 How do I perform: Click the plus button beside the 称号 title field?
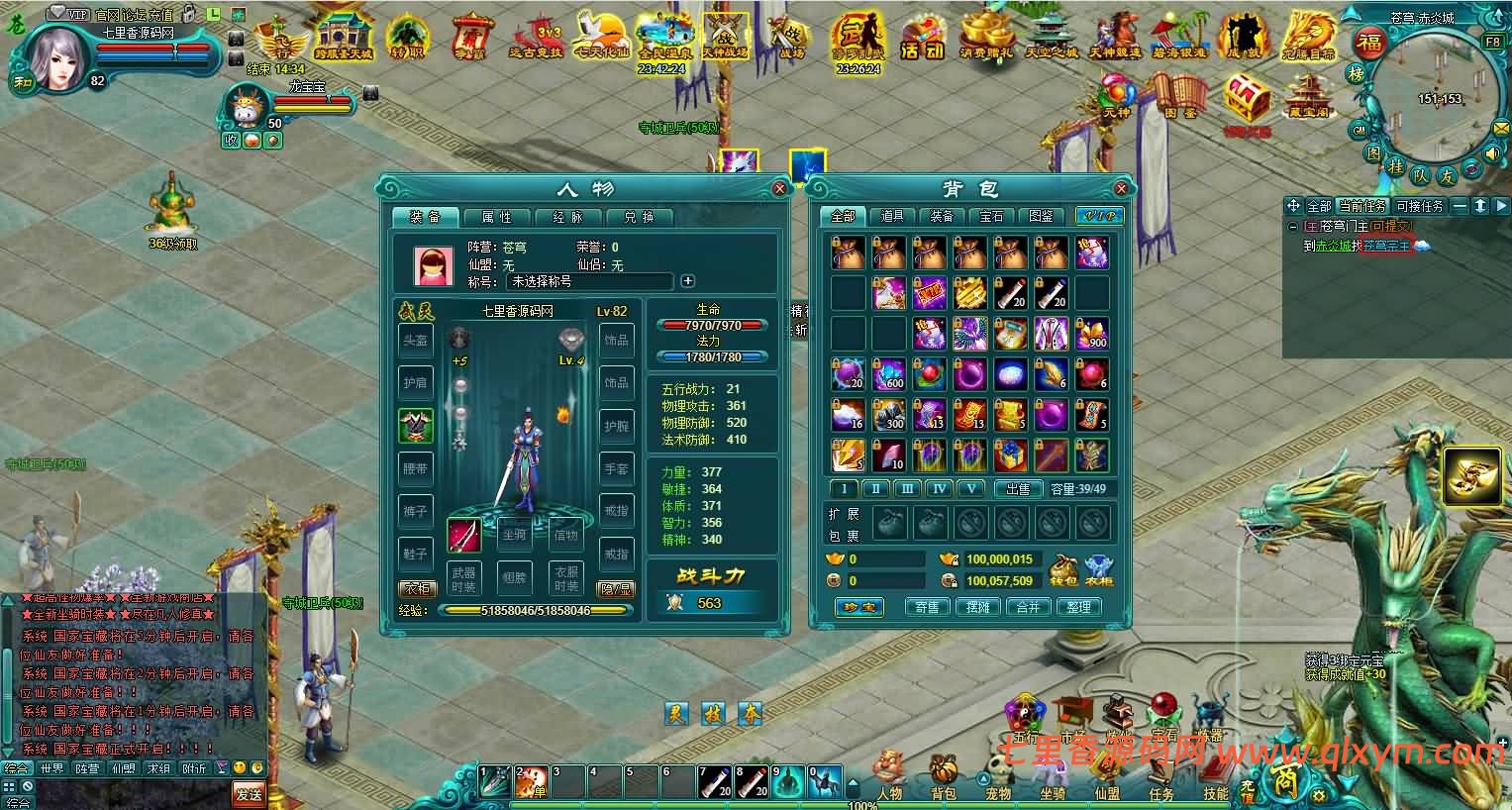coord(687,281)
